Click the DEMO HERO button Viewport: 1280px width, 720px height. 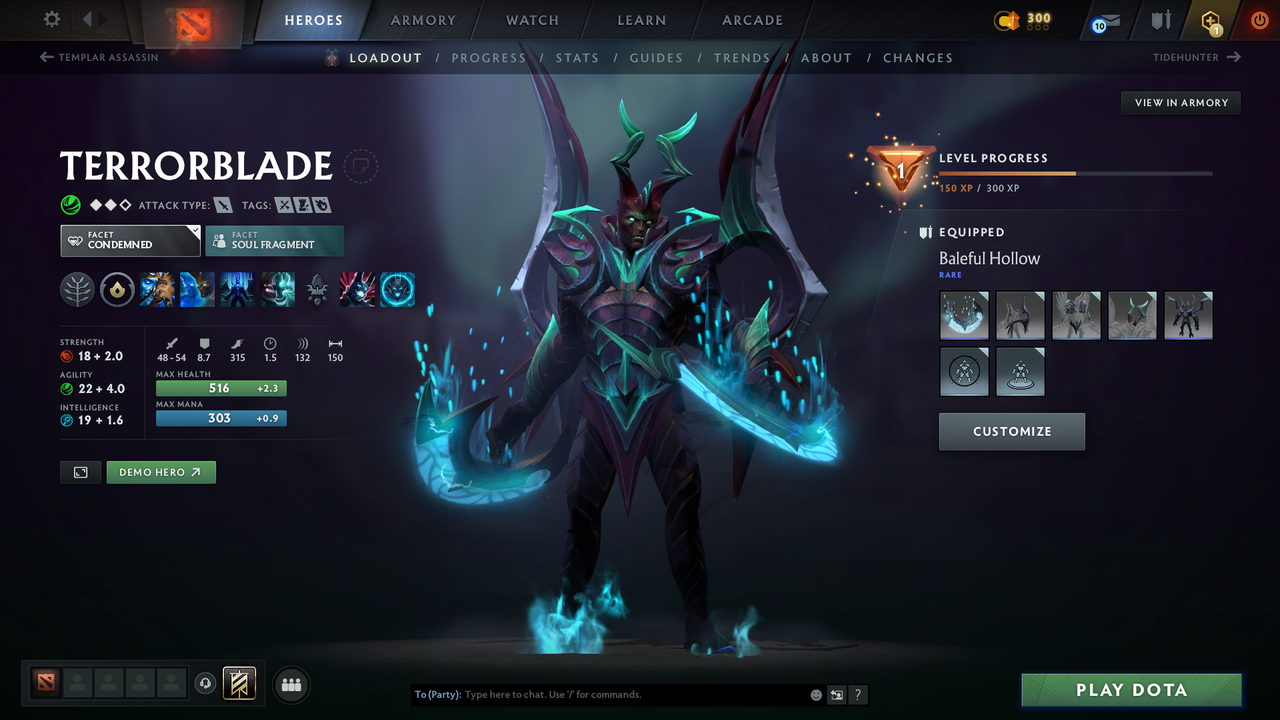coord(161,471)
